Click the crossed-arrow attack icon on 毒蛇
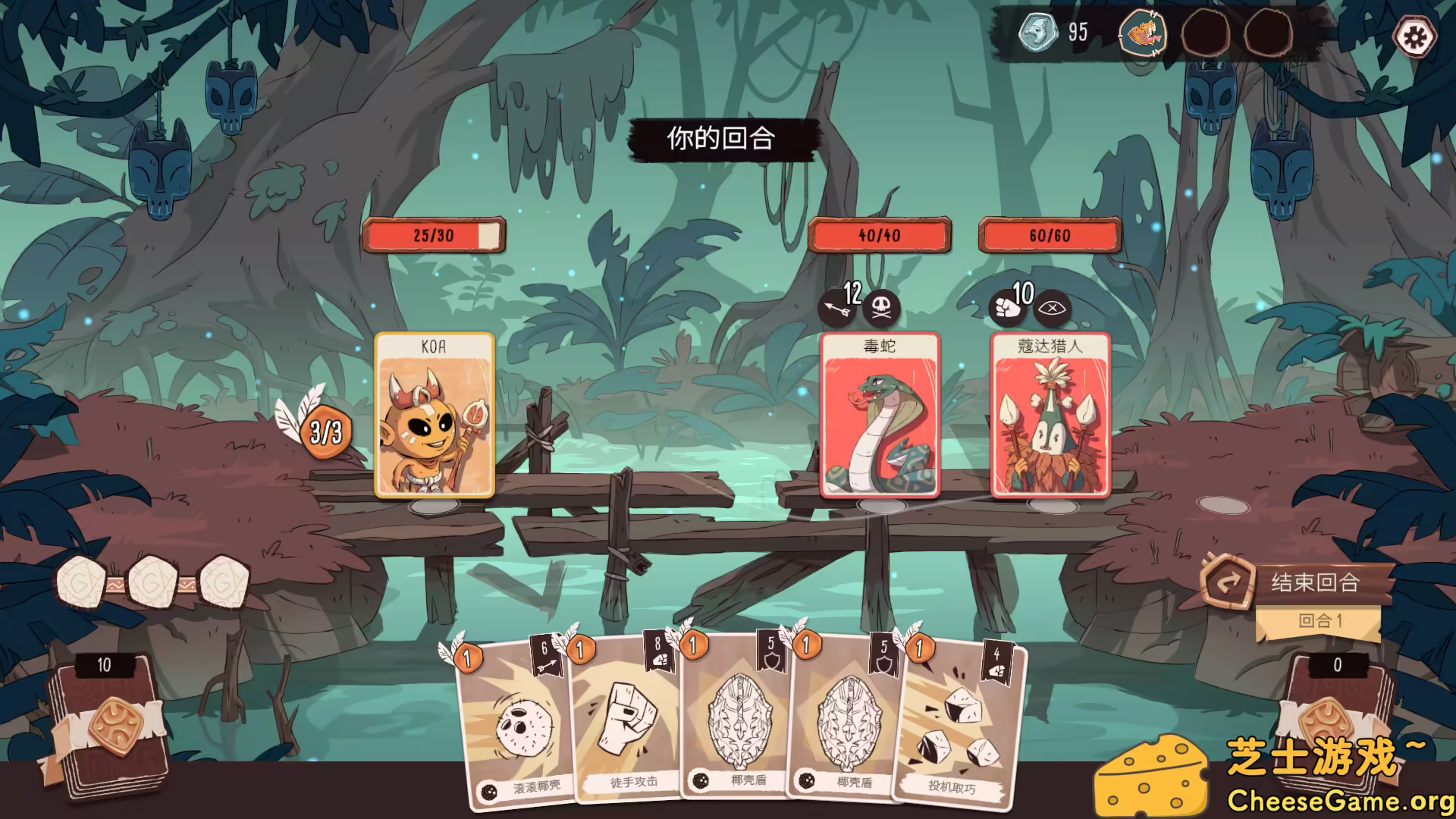1456x819 pixels. click(x=838, y=307)
